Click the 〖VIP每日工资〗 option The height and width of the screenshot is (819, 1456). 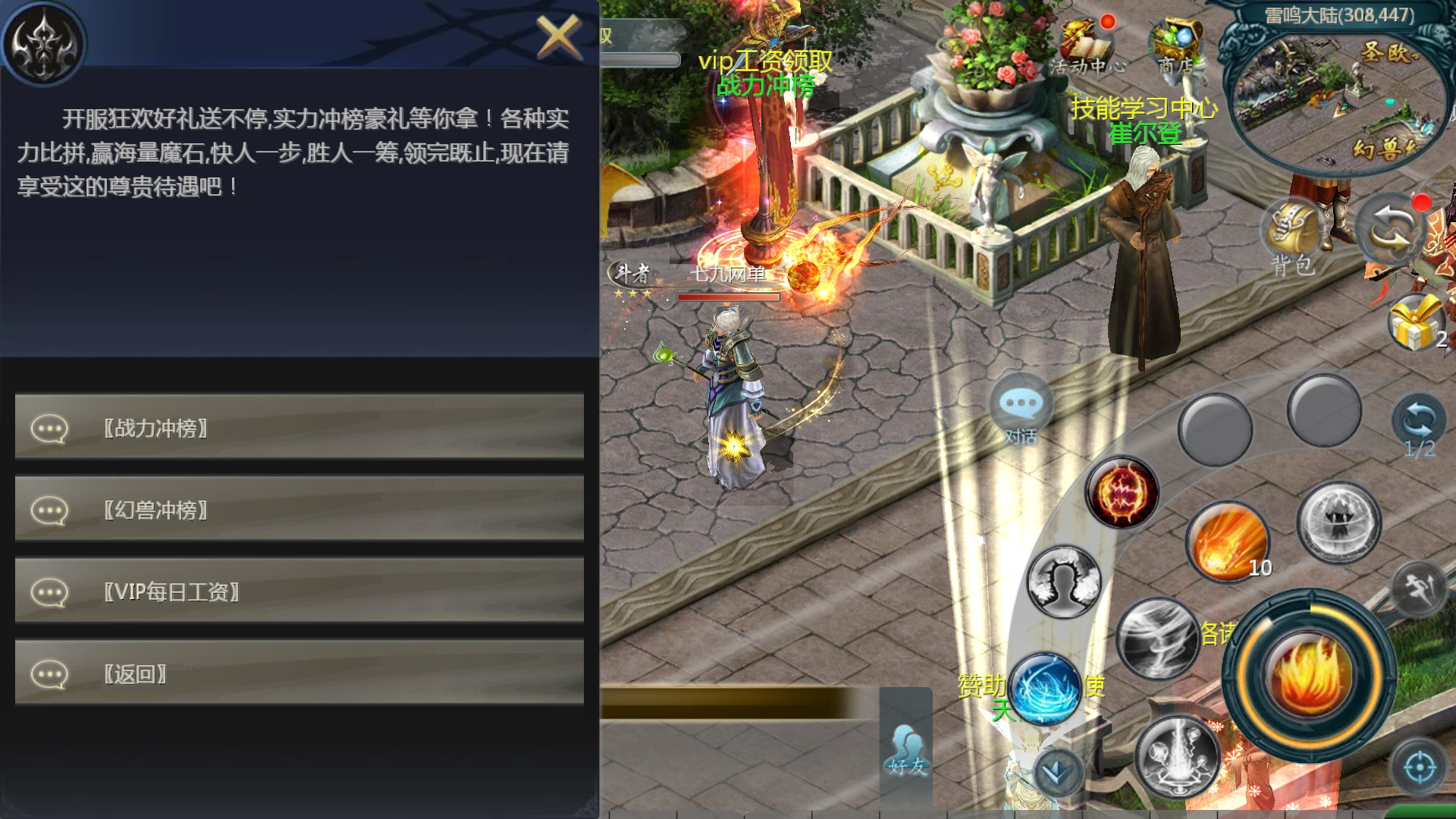[x=300, y=591]
